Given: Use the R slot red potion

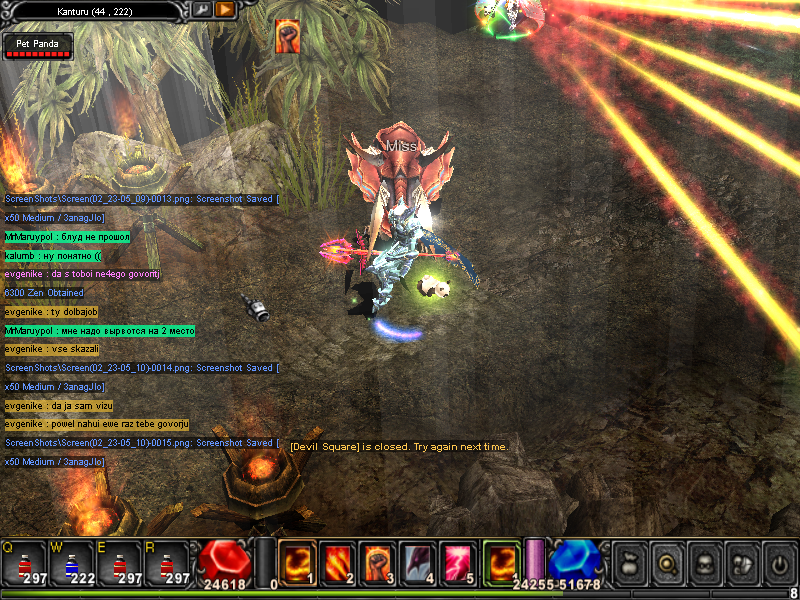Looking at the screenshot, I should click(167, 564).
